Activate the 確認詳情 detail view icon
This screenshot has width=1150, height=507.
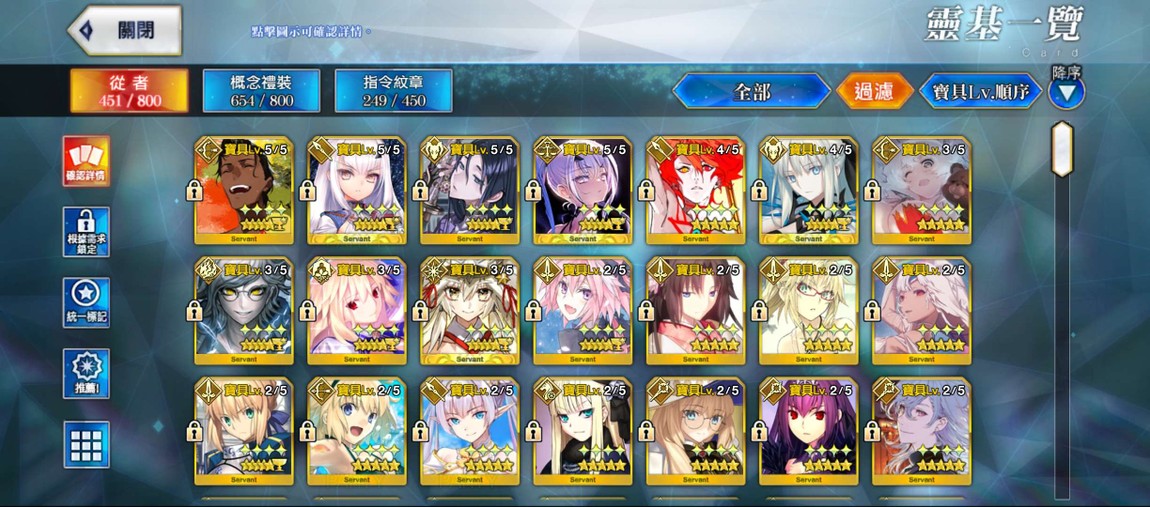(86, 161)
